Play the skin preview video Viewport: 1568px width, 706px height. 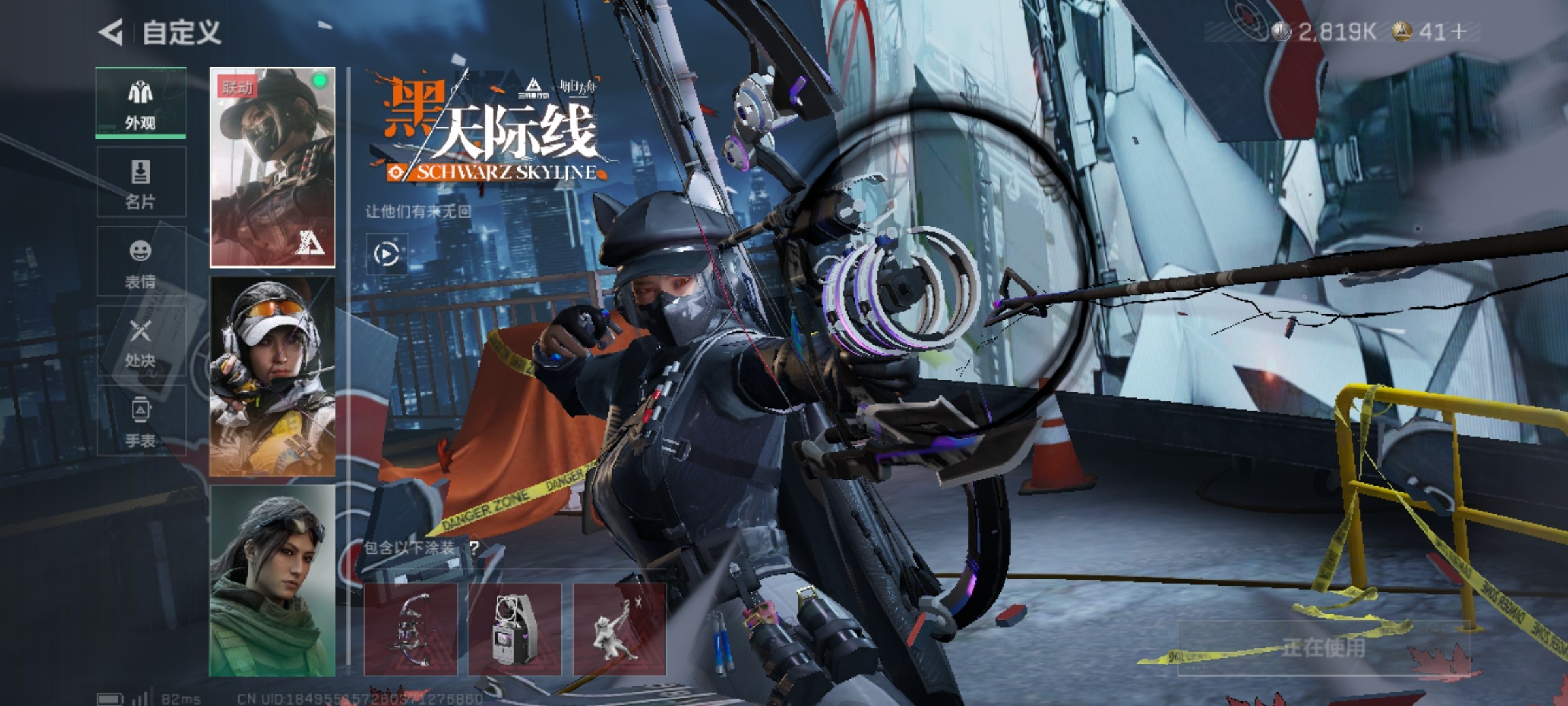point(386,254)
